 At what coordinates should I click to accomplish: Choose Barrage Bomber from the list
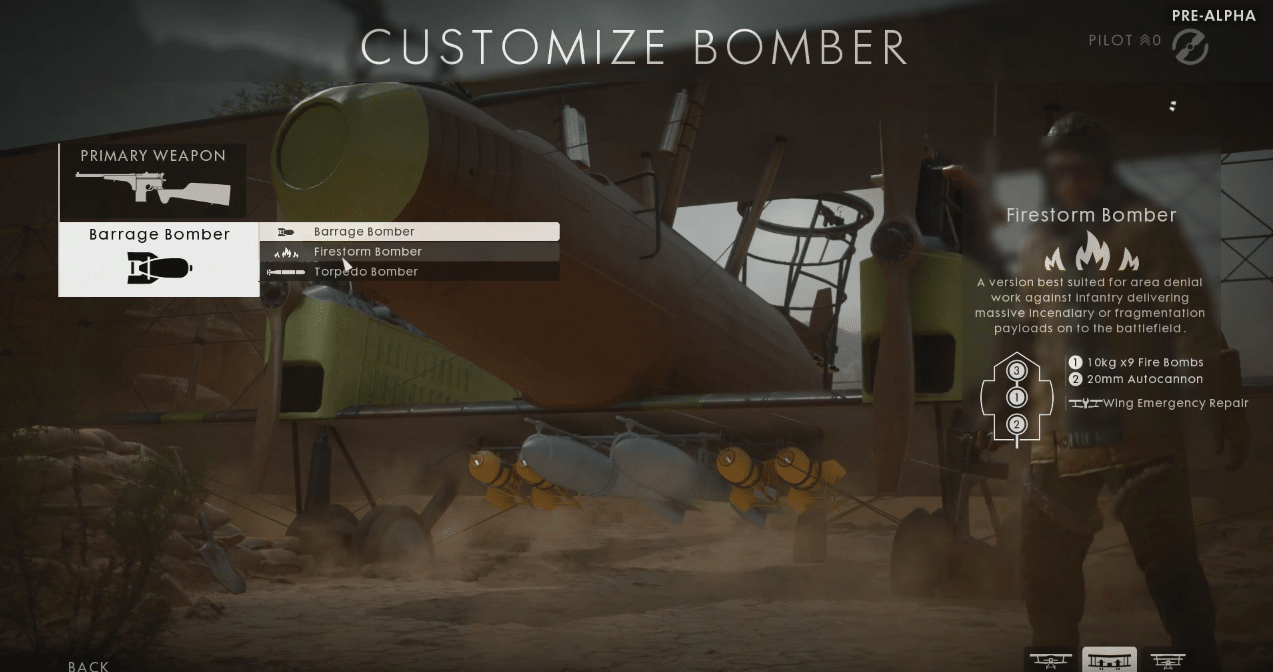409,232
